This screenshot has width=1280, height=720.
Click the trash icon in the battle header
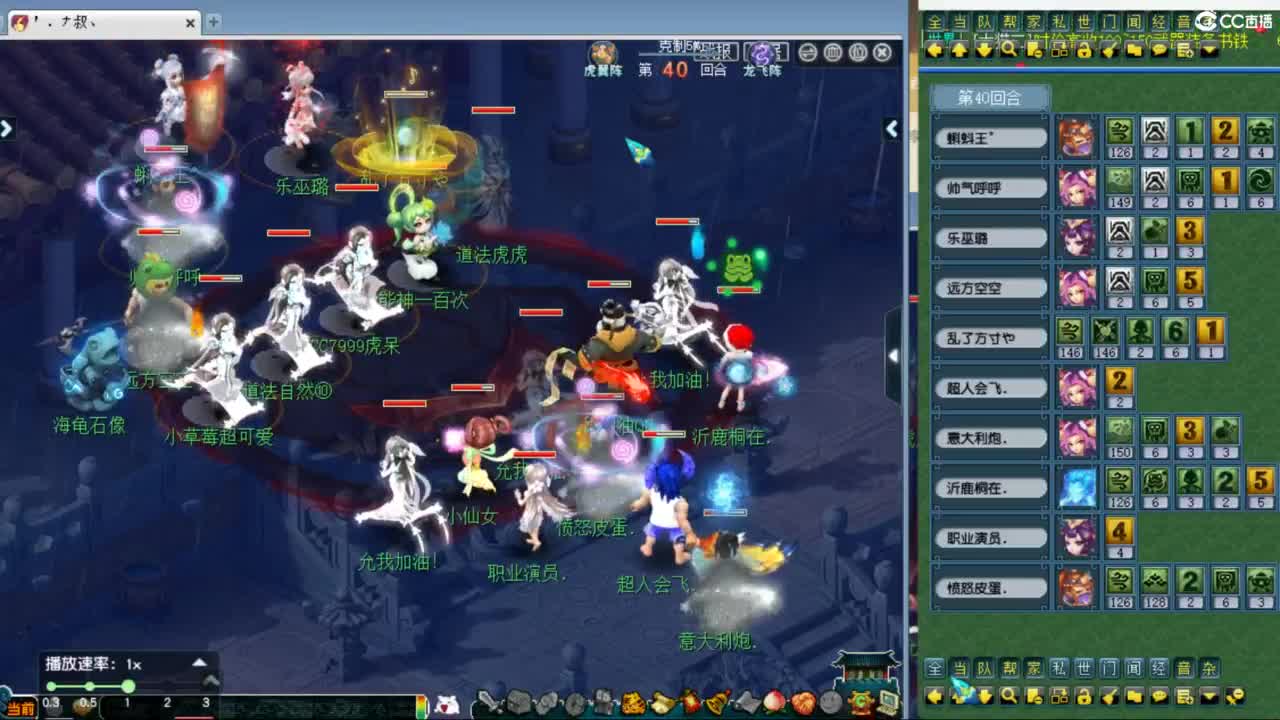pyautogui.click(x=832, y=53)
